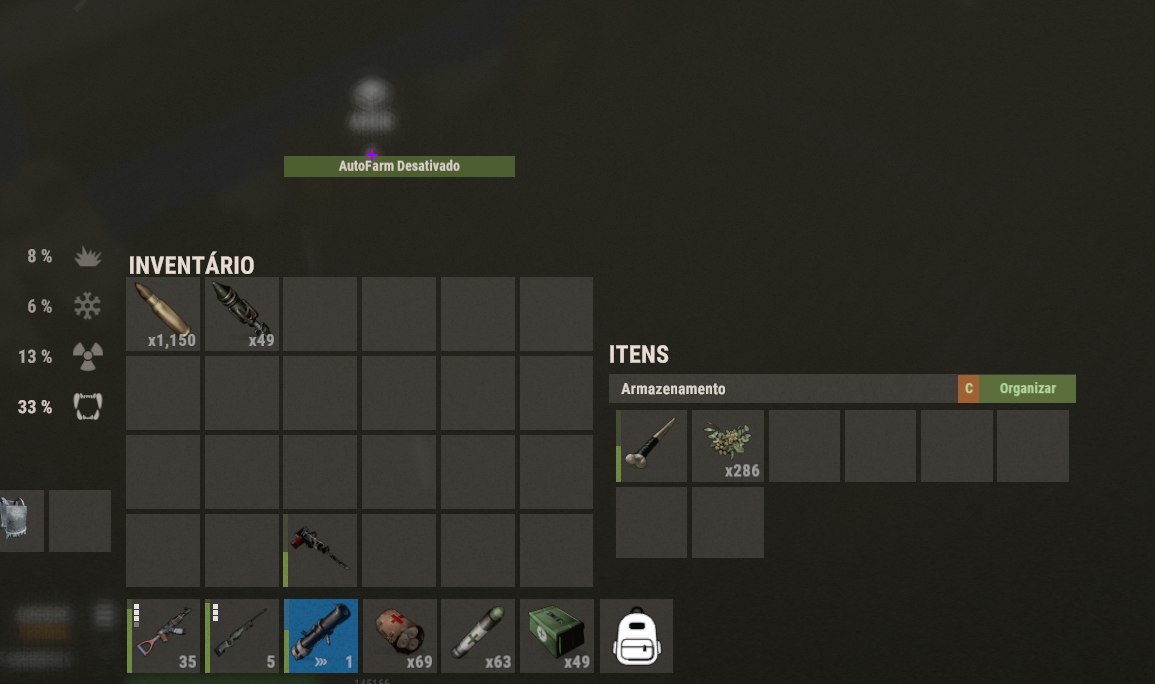Image resolution: width=1155 pixels, height=684 pixels.
Task: Select the medical syringe stack of 63
Action: [478, 636]
